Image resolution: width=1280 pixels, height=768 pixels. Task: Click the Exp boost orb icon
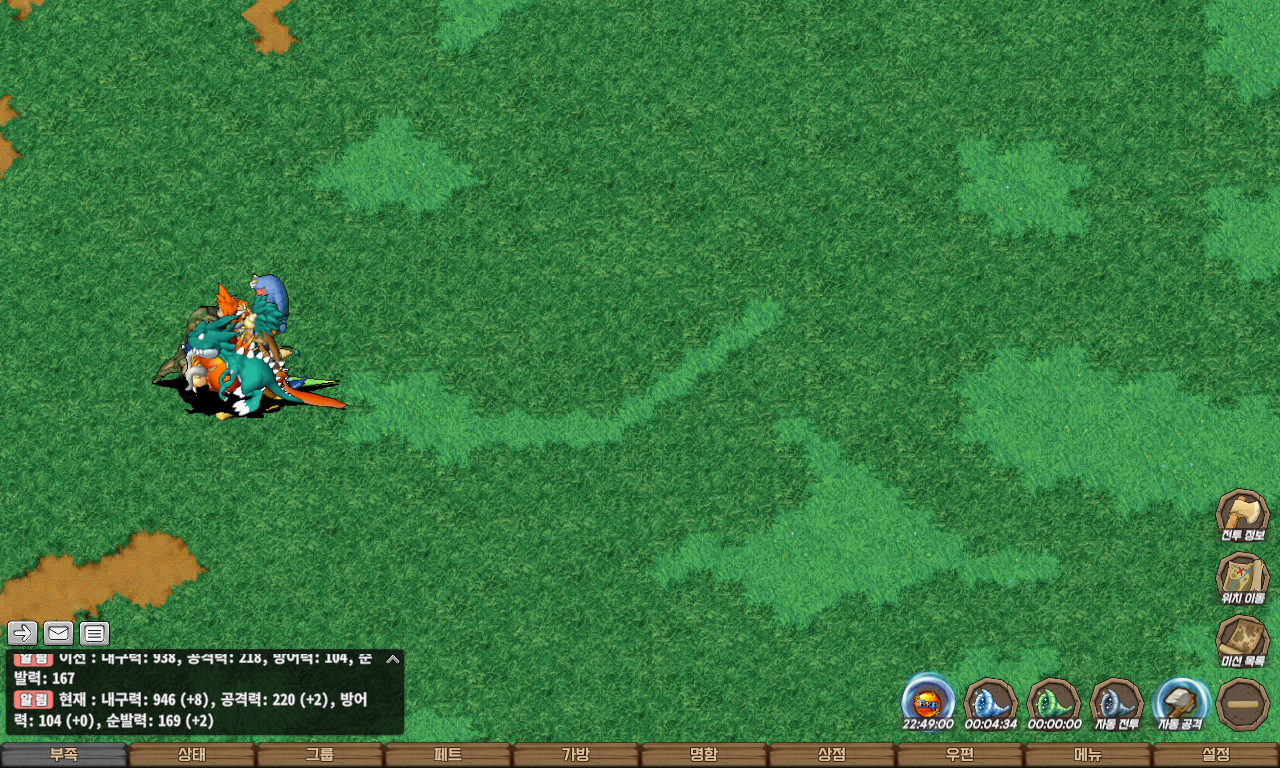tap(928, 700)
